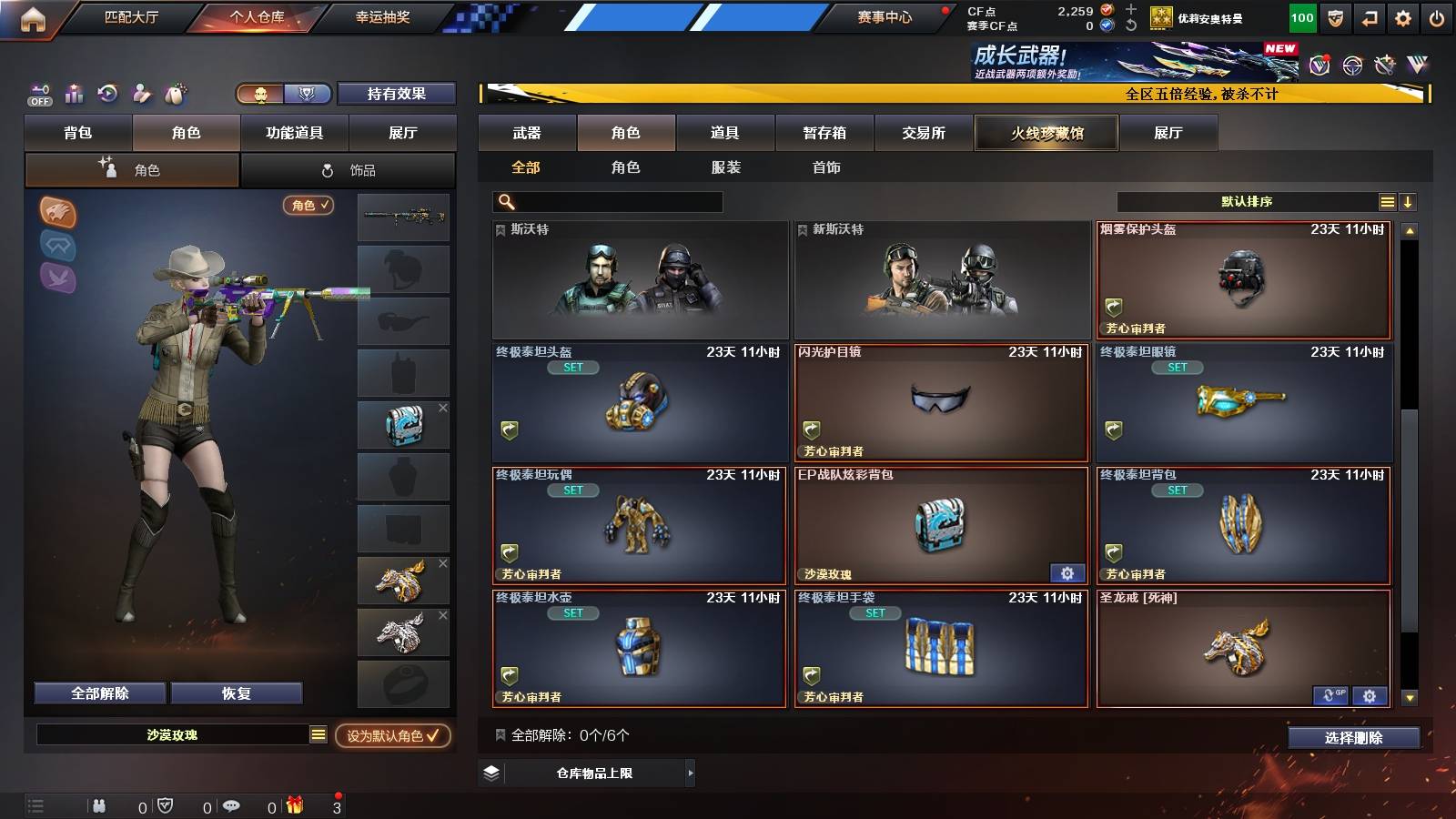Open the pet egg icon in top toolbar

[x=175, y=93]
